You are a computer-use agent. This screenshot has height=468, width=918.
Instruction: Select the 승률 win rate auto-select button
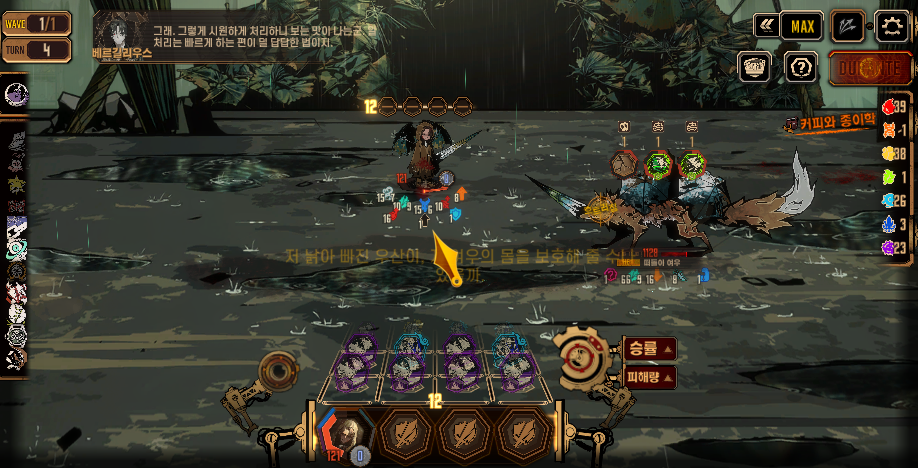(649, 349)
